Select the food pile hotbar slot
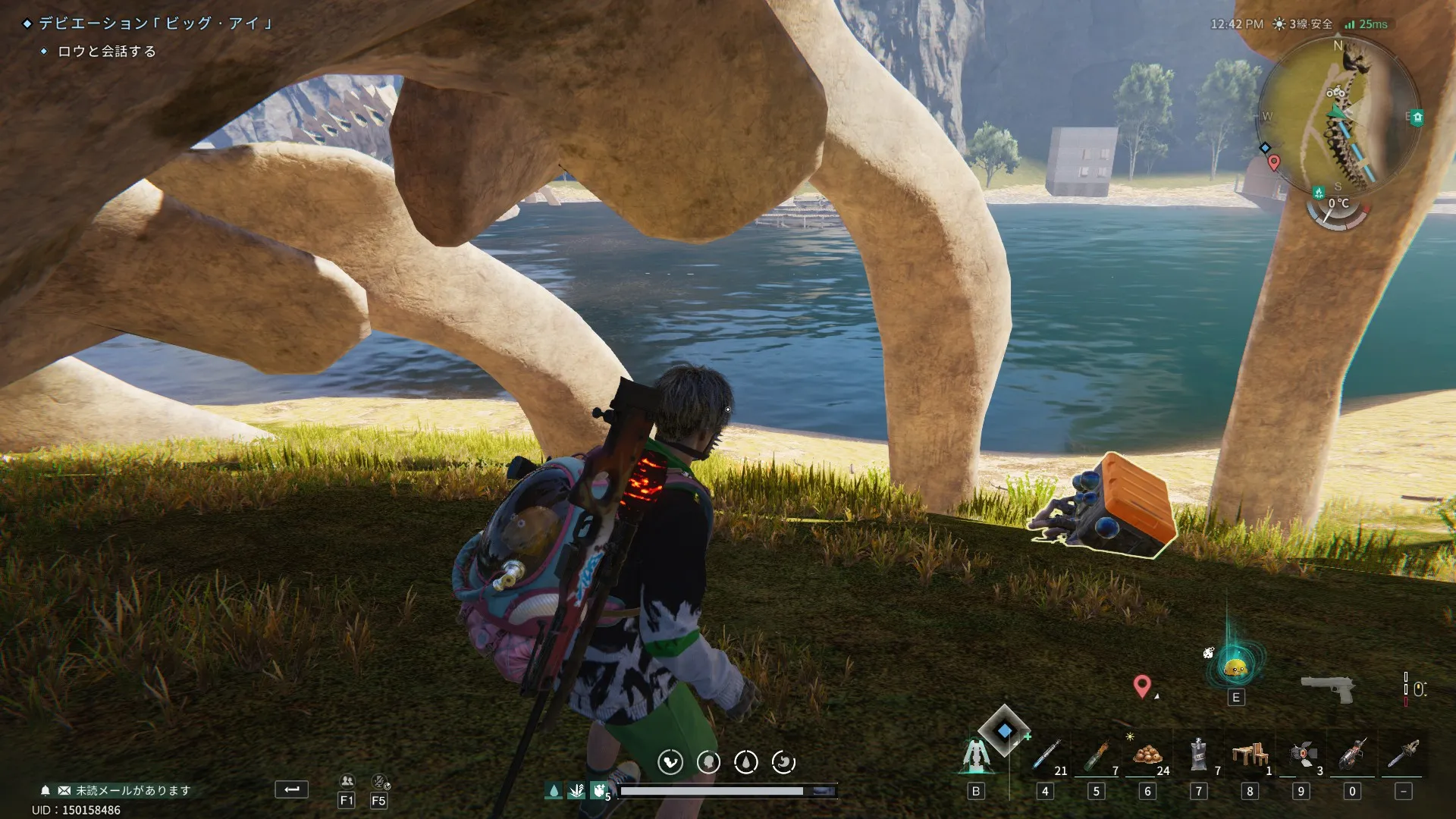Viewport: 1456px width, 819px height. tap(1147, 755)
